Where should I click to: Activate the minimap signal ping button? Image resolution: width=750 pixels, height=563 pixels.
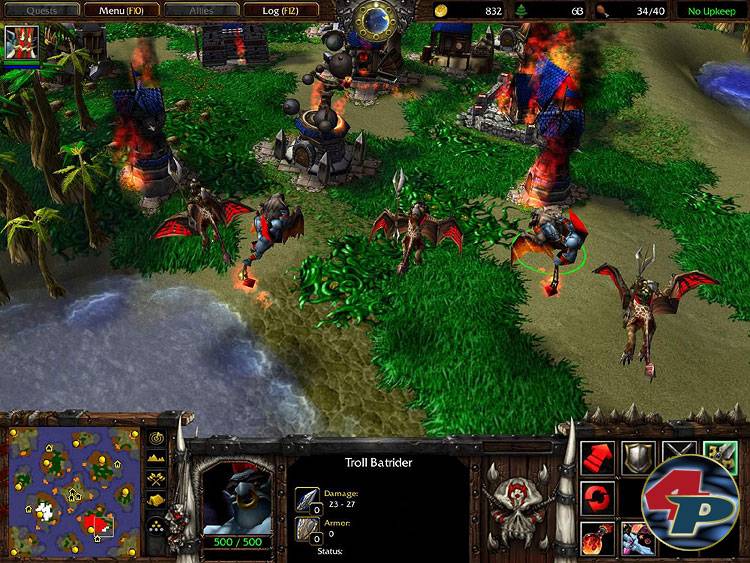coord(157,438)
